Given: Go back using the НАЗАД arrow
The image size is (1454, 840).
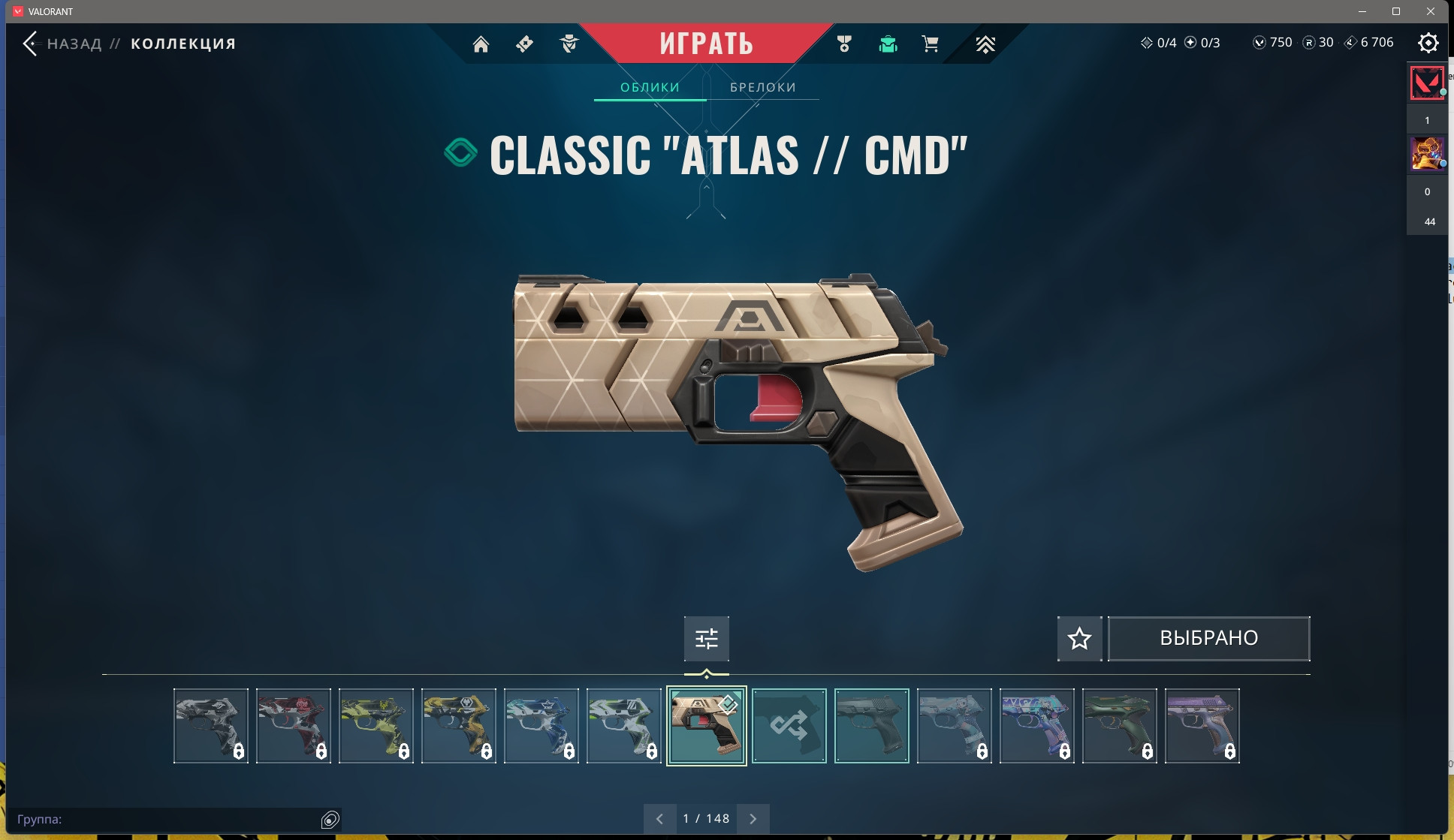Looking at the screenshot, I should (x=31, y=44).
